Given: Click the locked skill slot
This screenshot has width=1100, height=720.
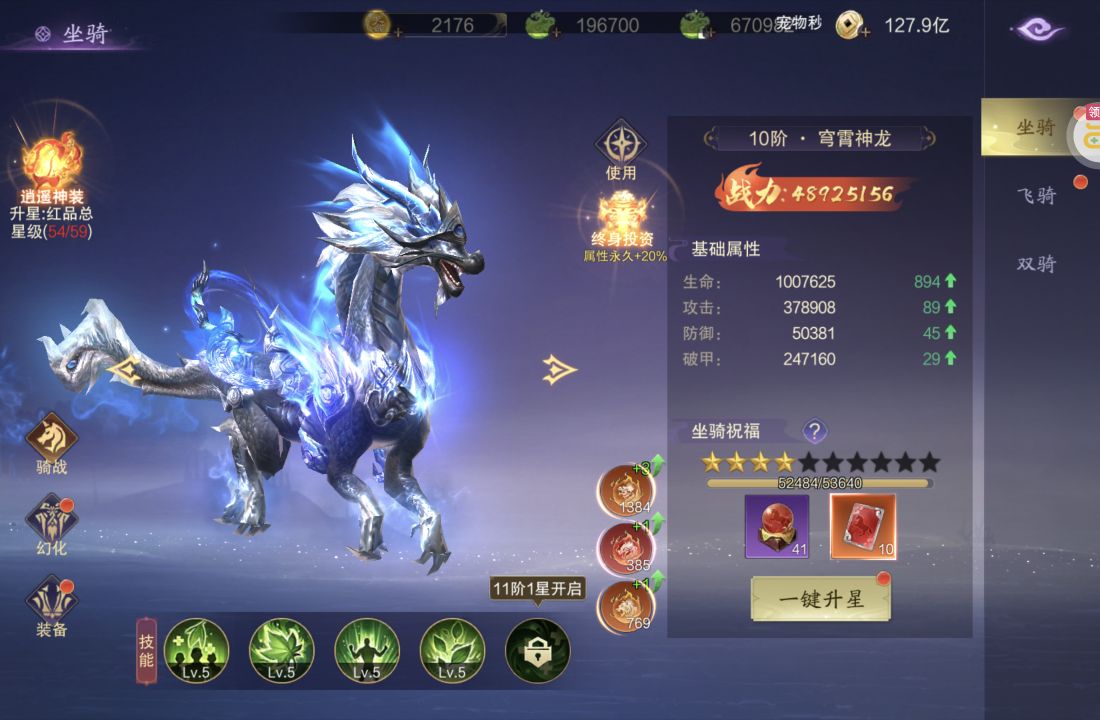Looking at the screenshot, I should click(537, 649).
